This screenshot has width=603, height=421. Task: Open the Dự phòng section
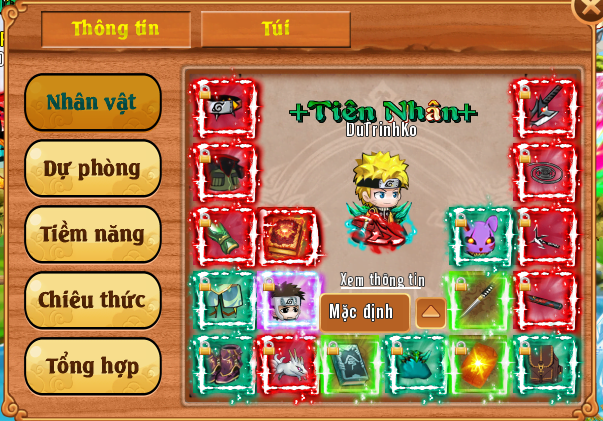click(x=92, y=168)
